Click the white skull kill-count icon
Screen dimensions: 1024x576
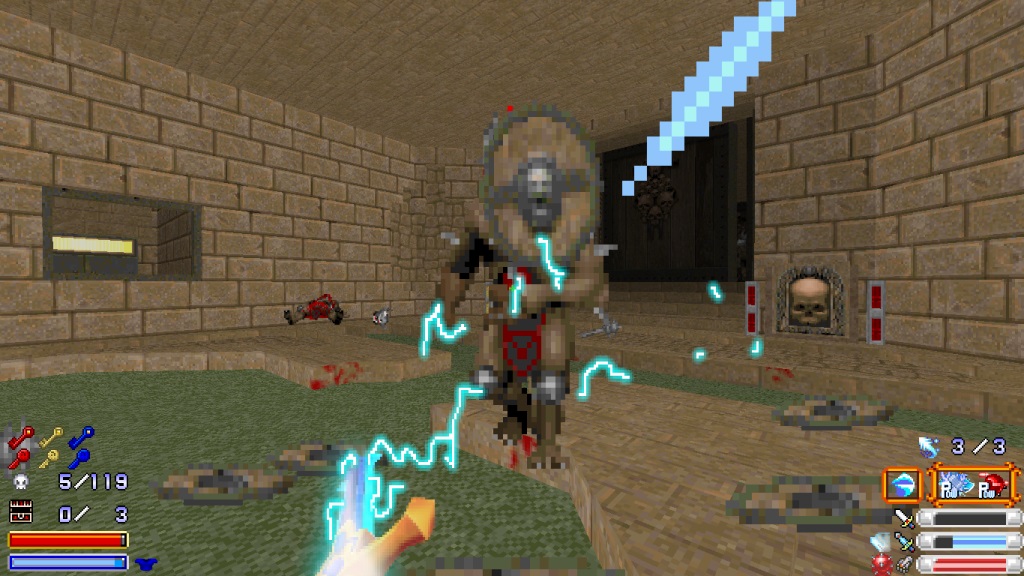point(20,483)
